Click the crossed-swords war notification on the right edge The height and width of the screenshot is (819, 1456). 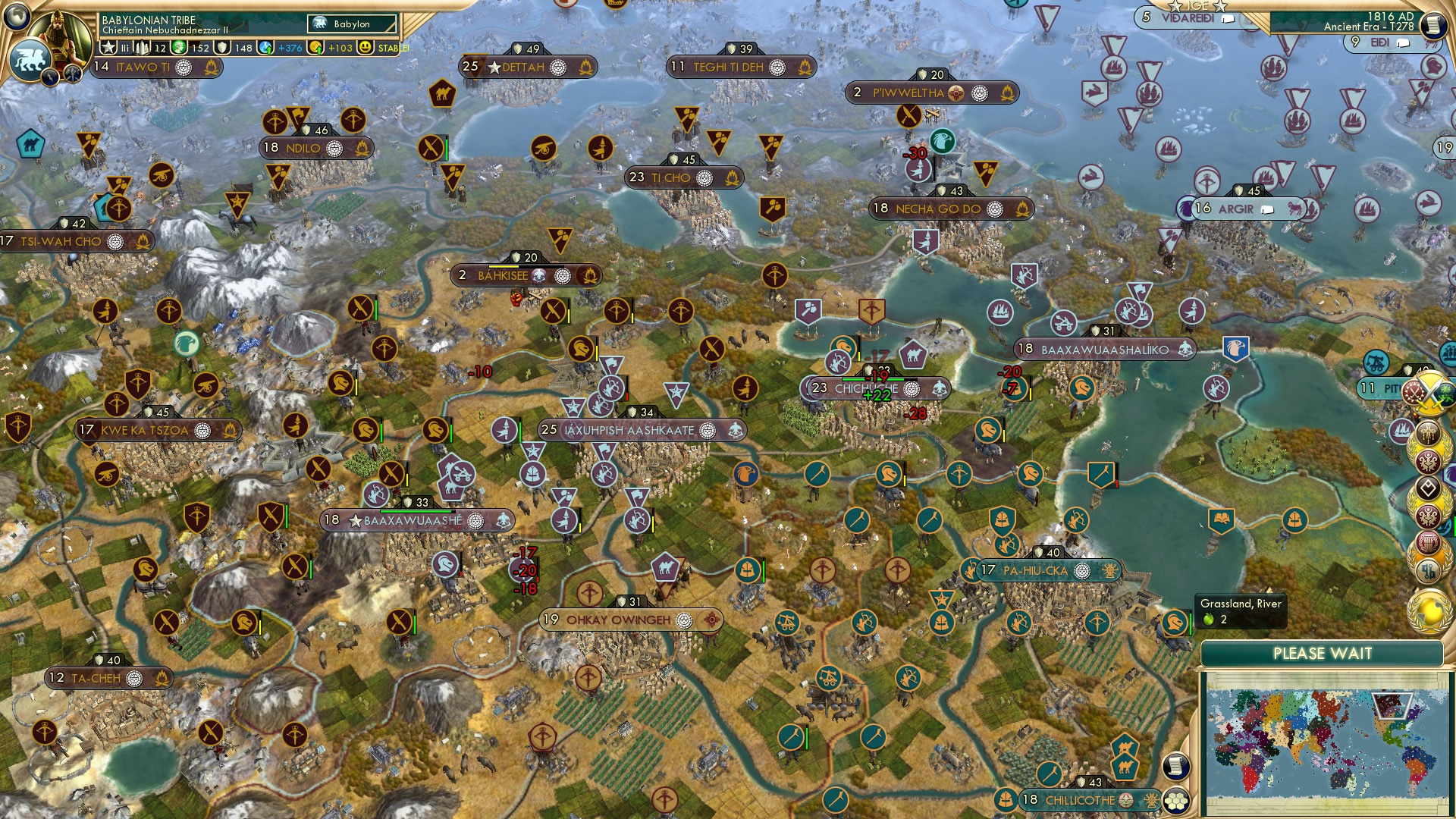pos(1430,394)
